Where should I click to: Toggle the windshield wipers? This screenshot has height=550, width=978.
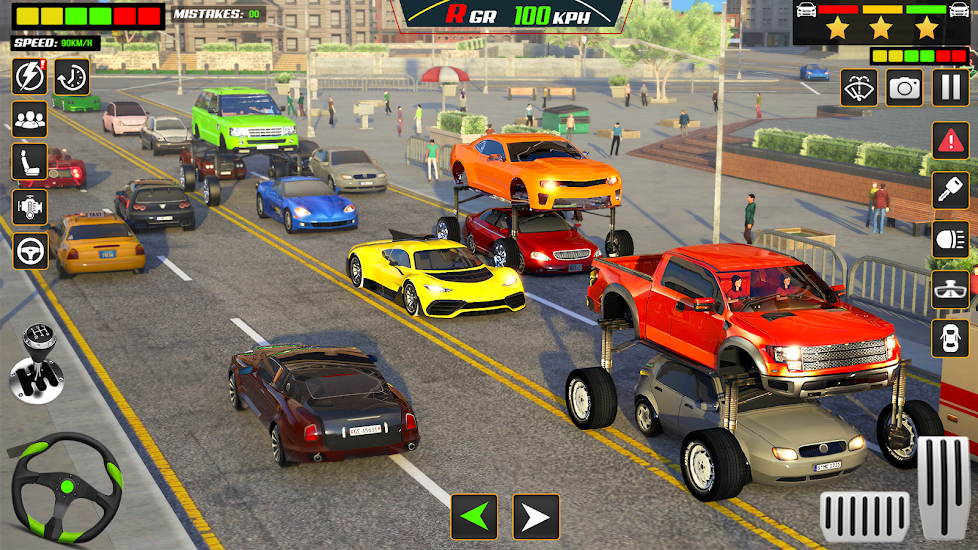[859, 88]
